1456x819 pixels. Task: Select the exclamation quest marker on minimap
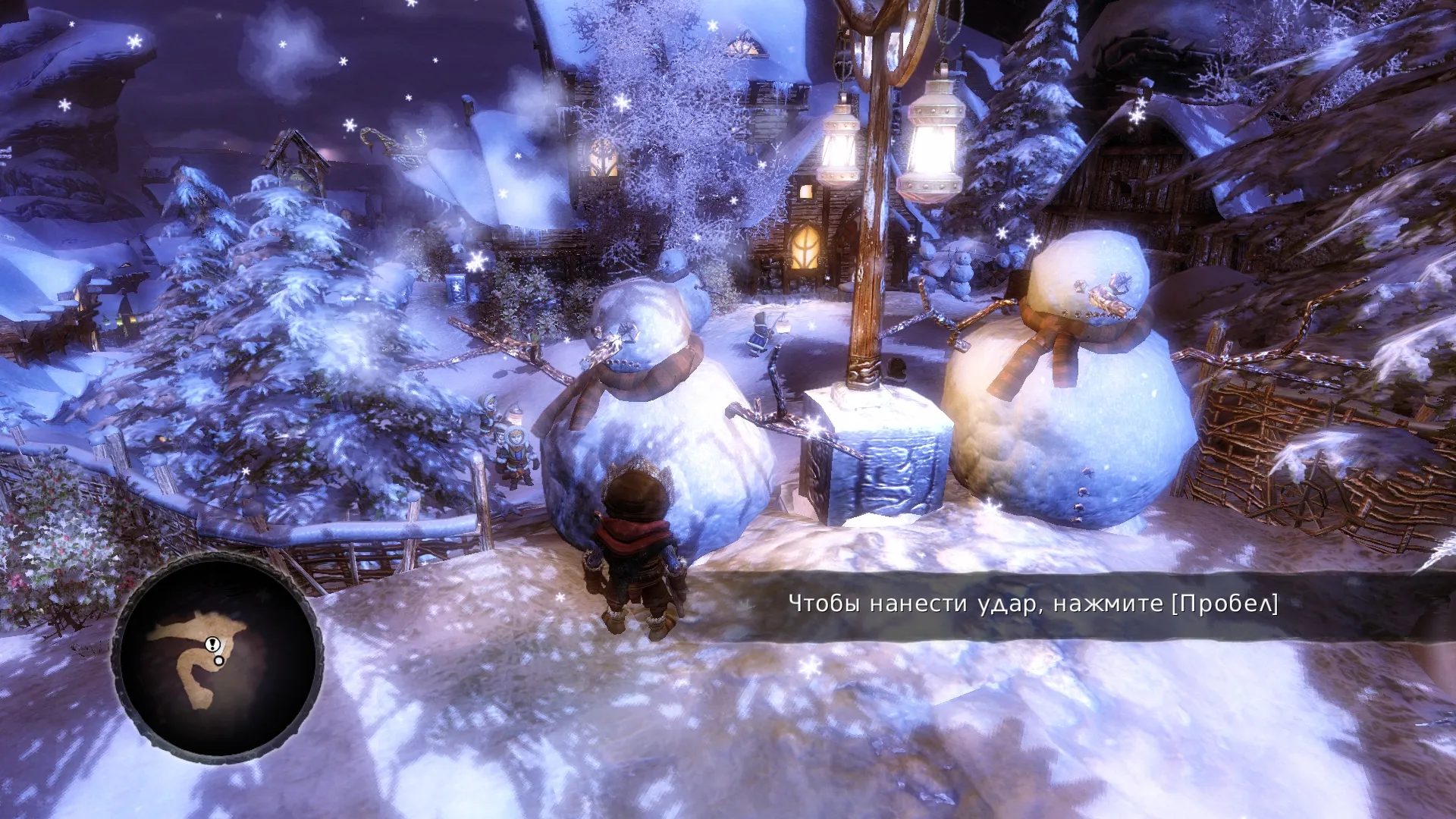tap(212, 645)
